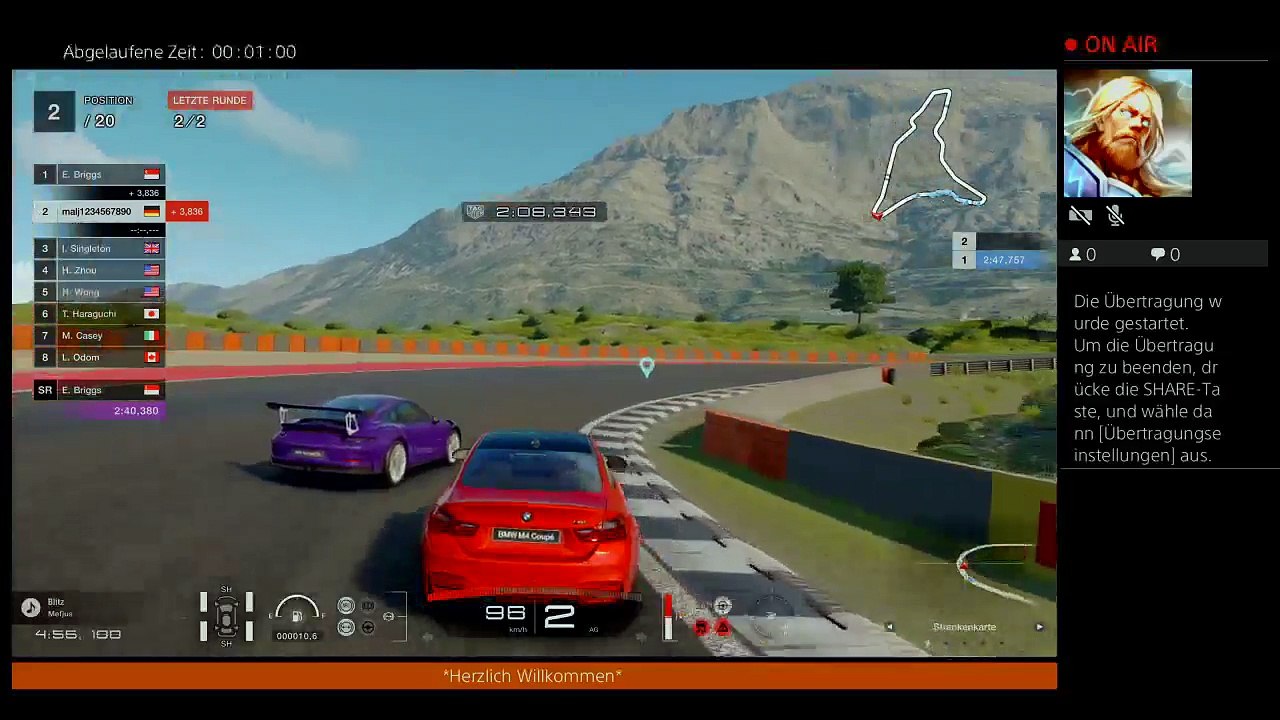Open the fuel gauge indicator
The height and width of the screenshot is (720, 1280).
(296, 614)
